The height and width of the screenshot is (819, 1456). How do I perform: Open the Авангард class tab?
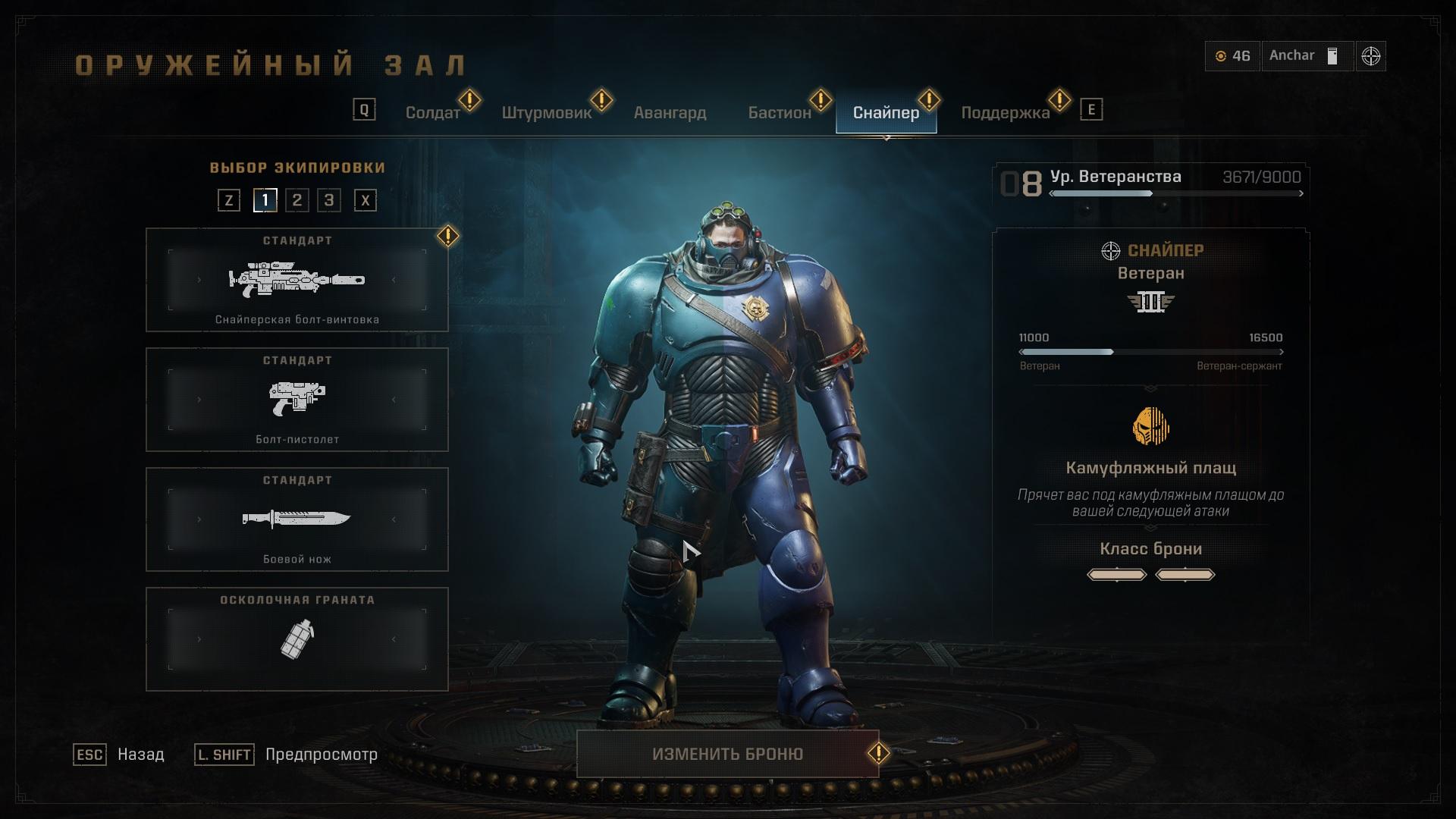tap(670, 113)
